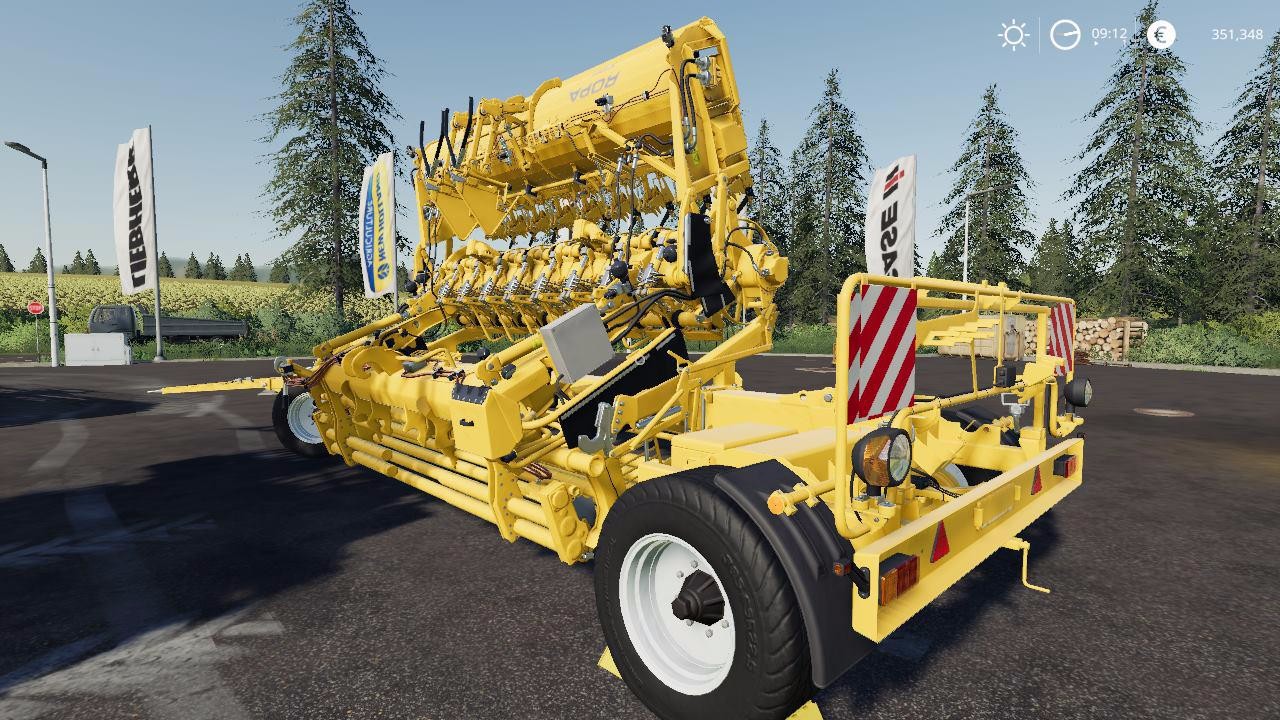Click the clock icon beside the time display
This screenshot has width=1280, height=720.
[x=1066, y=35]
